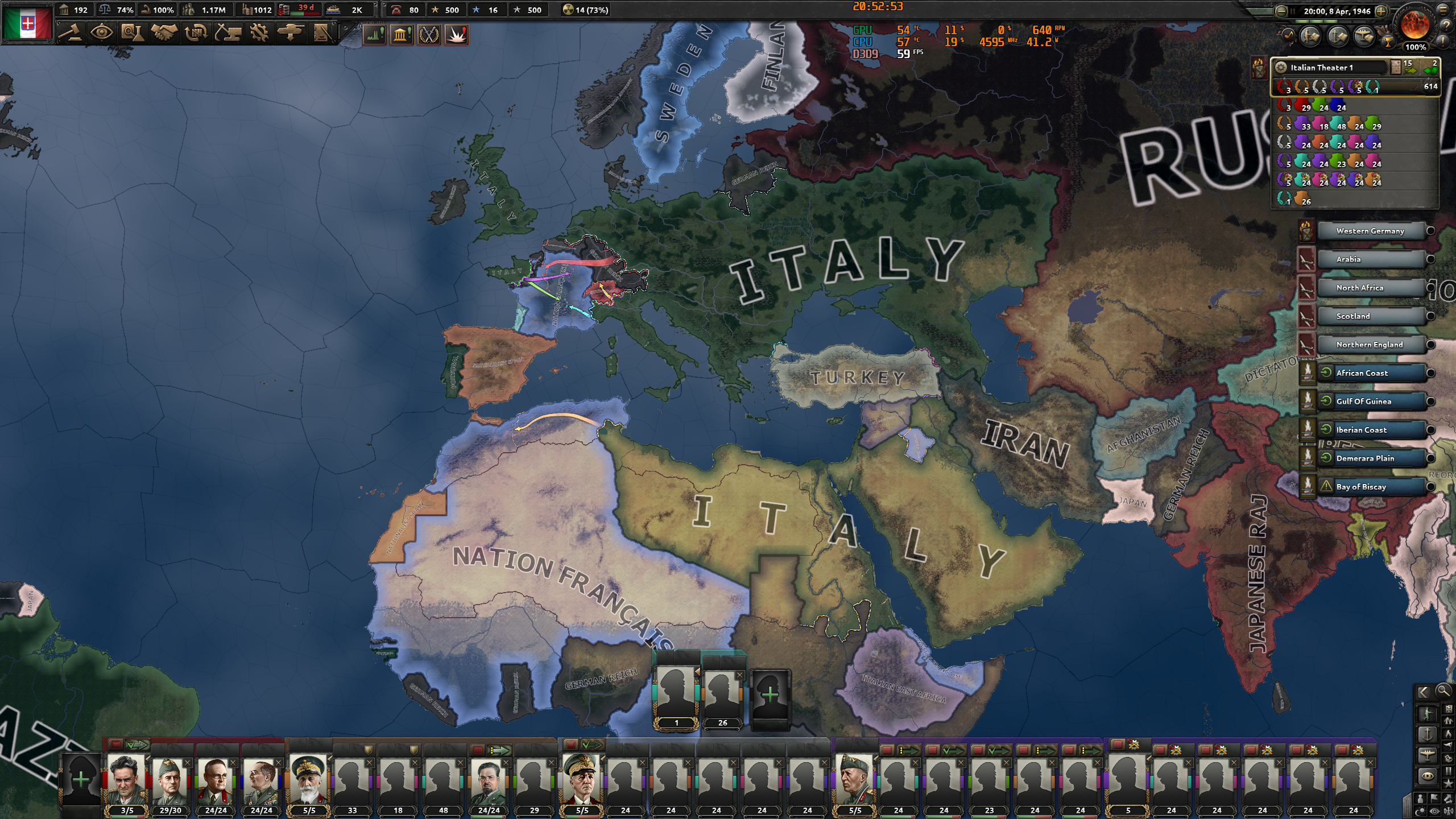
Task: Open the game menu (hamburger icon)
Action: (x=1442, y=10)
